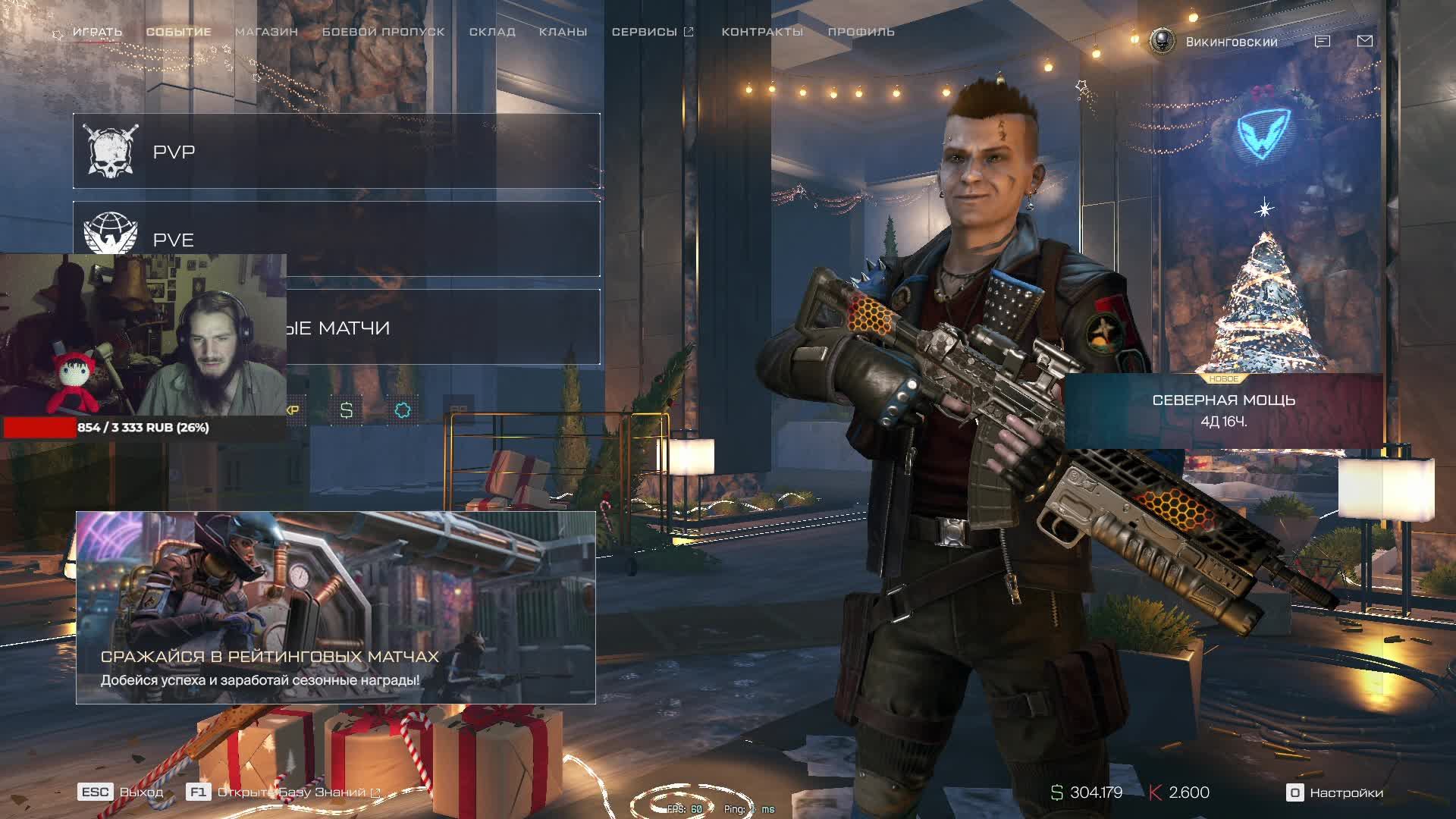Screen dimensions: 1456x819
Task: Open the БОЕВОЙ ПРОПУСК tab
Action: pos(383,32)
